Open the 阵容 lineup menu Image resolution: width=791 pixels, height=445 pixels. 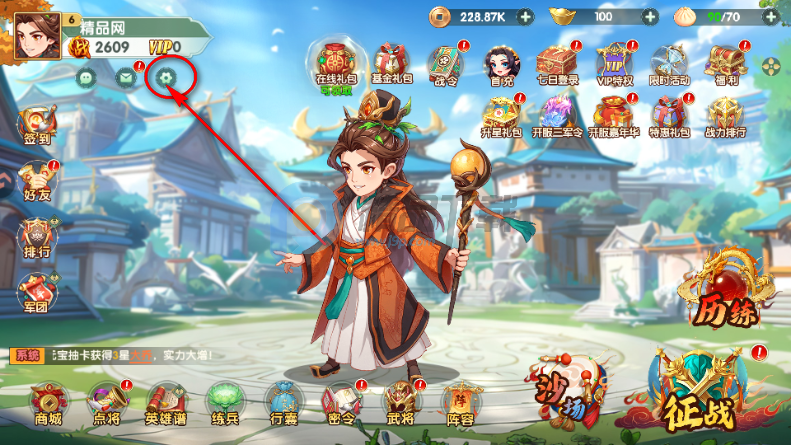460,404
